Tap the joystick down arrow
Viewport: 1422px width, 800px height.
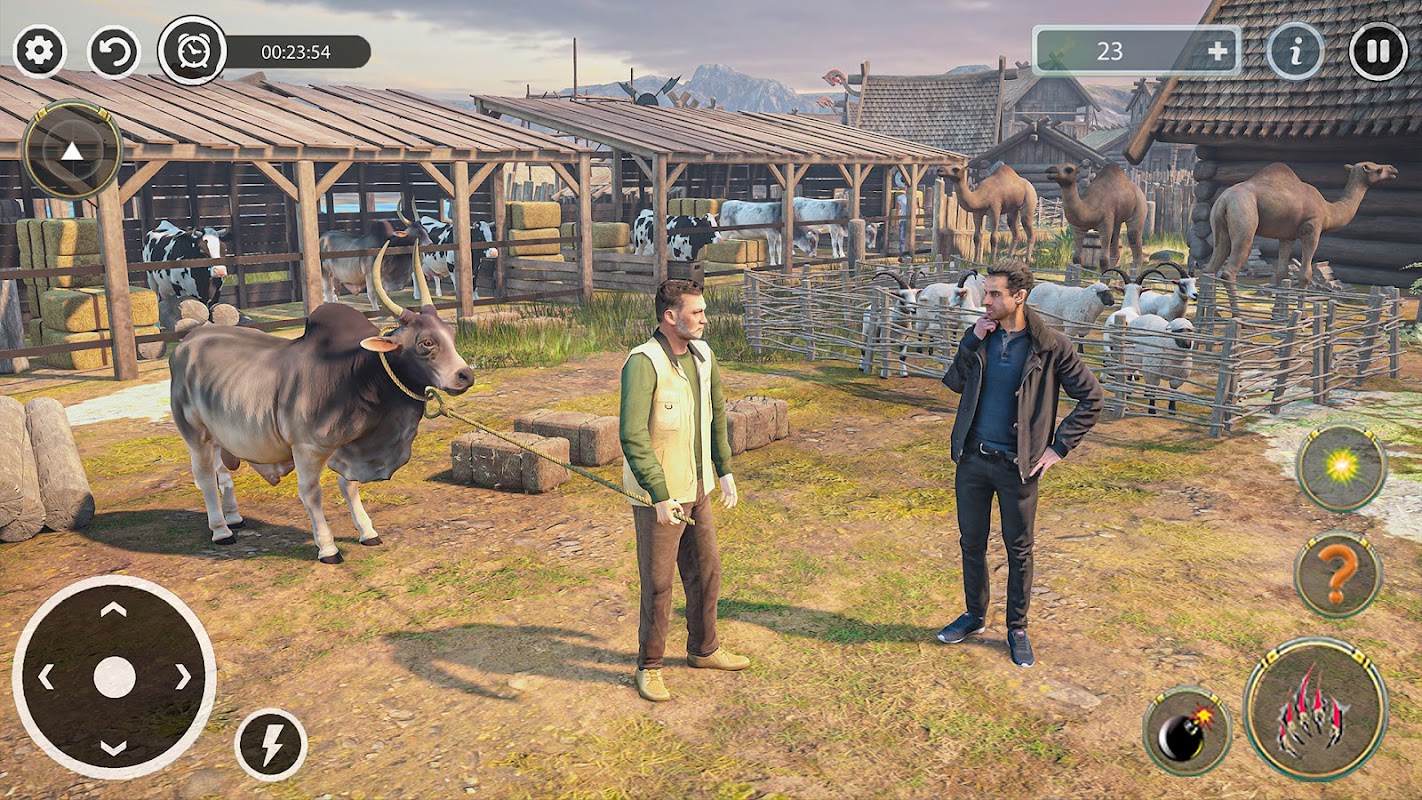(x=114, y=747)
